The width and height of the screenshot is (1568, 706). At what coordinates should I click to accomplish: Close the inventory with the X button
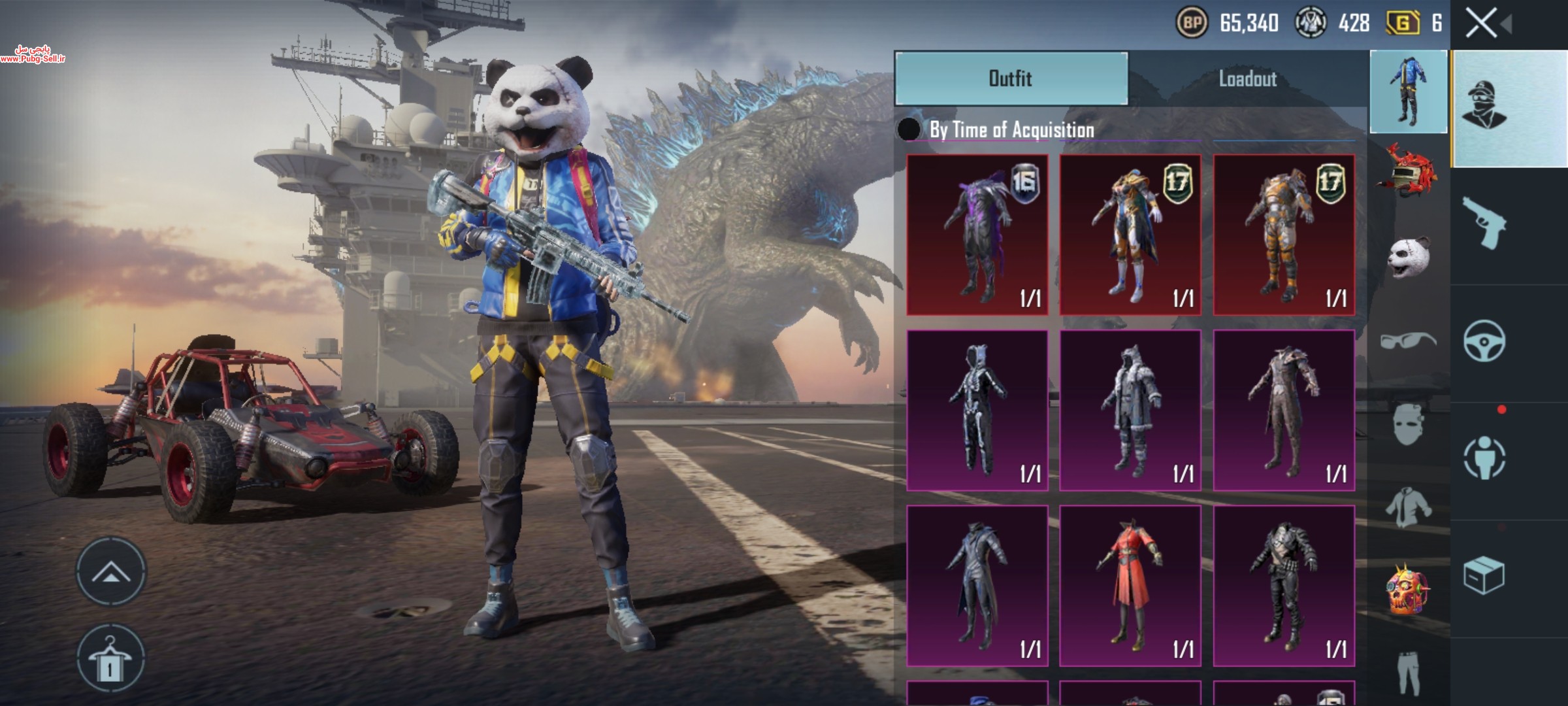tap(1481, 24)
